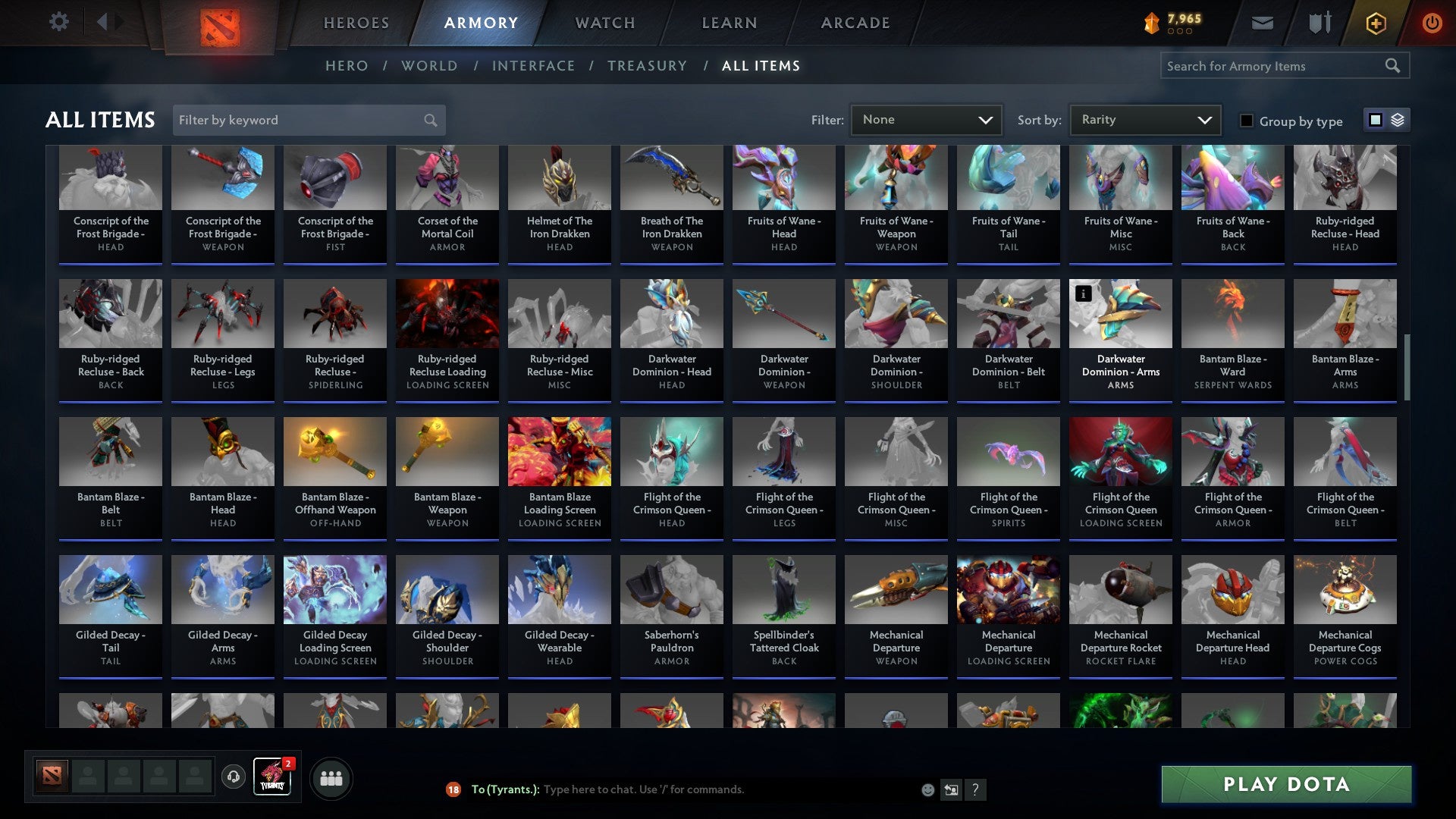Open the Tyrants guild panel

tap(271, 777)
